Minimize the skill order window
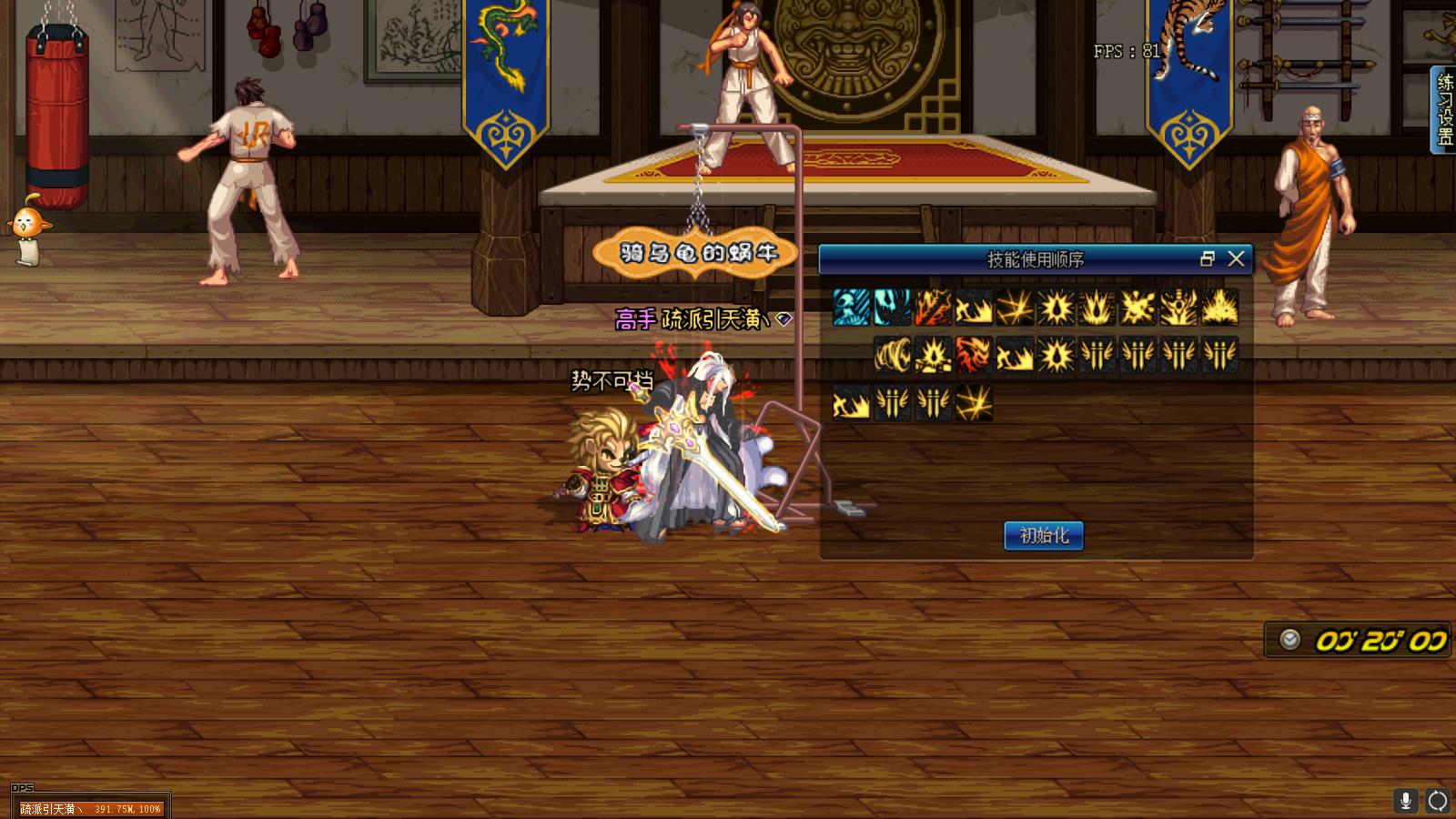Viewport: 1456px width, 819px height. [1208, 259]
